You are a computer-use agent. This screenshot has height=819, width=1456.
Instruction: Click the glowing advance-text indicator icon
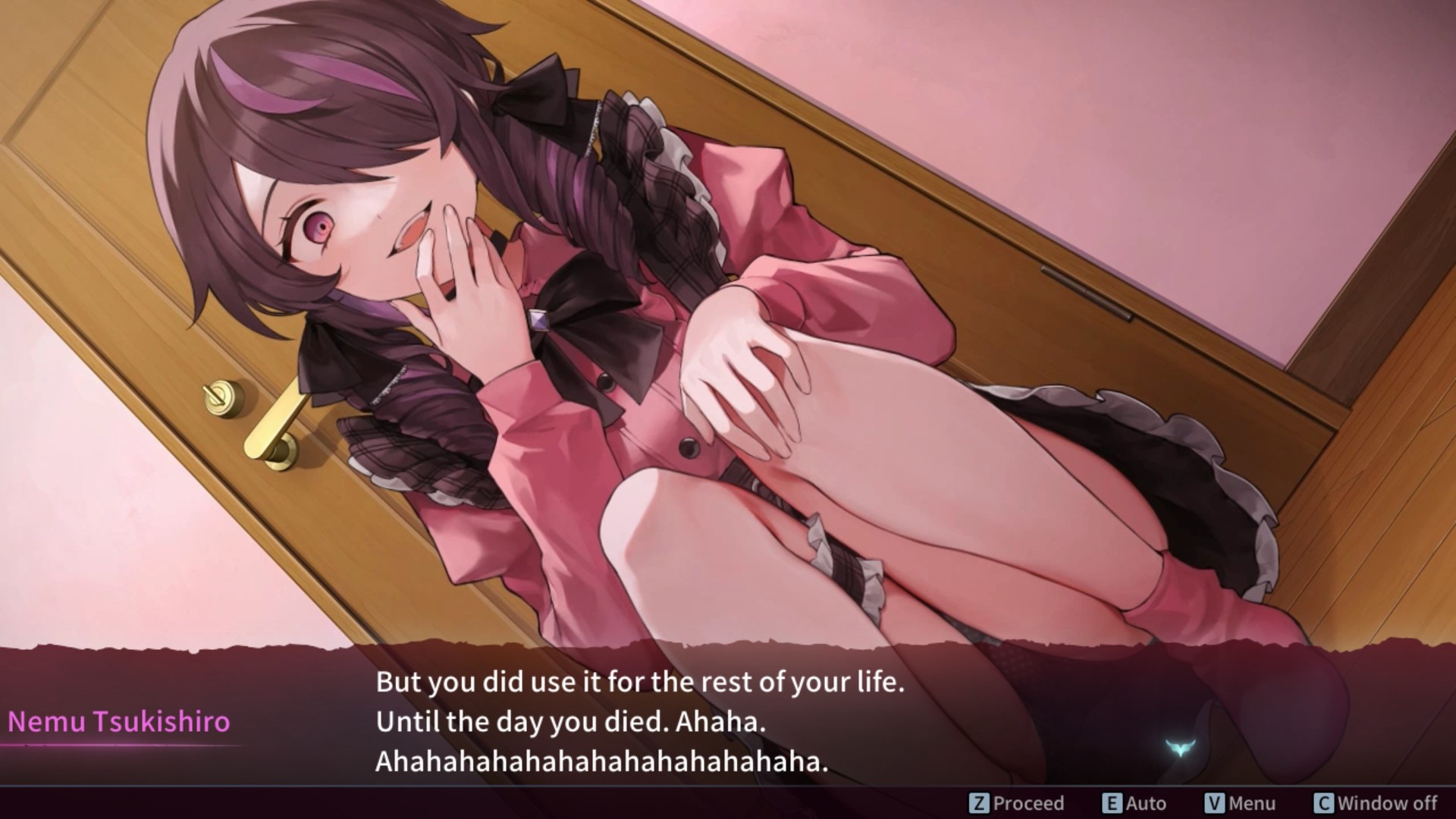(1178, 748)
